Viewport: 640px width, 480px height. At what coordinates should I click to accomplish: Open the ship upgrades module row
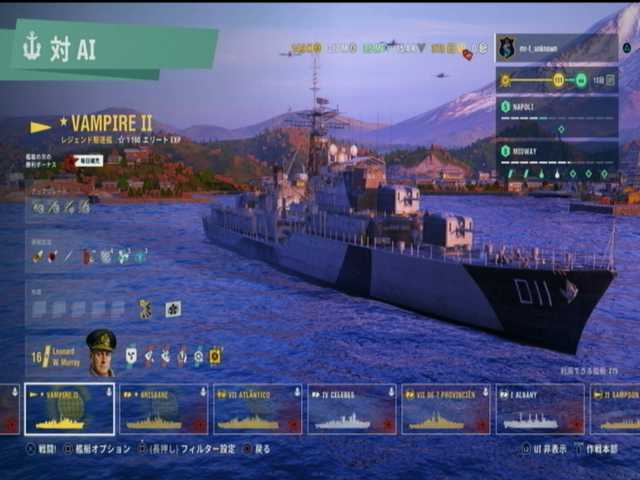click(x=61, y=207)
